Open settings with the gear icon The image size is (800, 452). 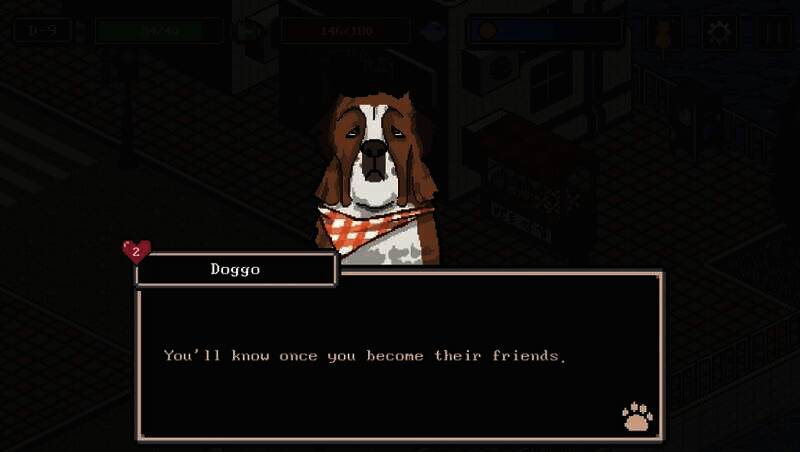pyautogui.click(x=718, y=31)
